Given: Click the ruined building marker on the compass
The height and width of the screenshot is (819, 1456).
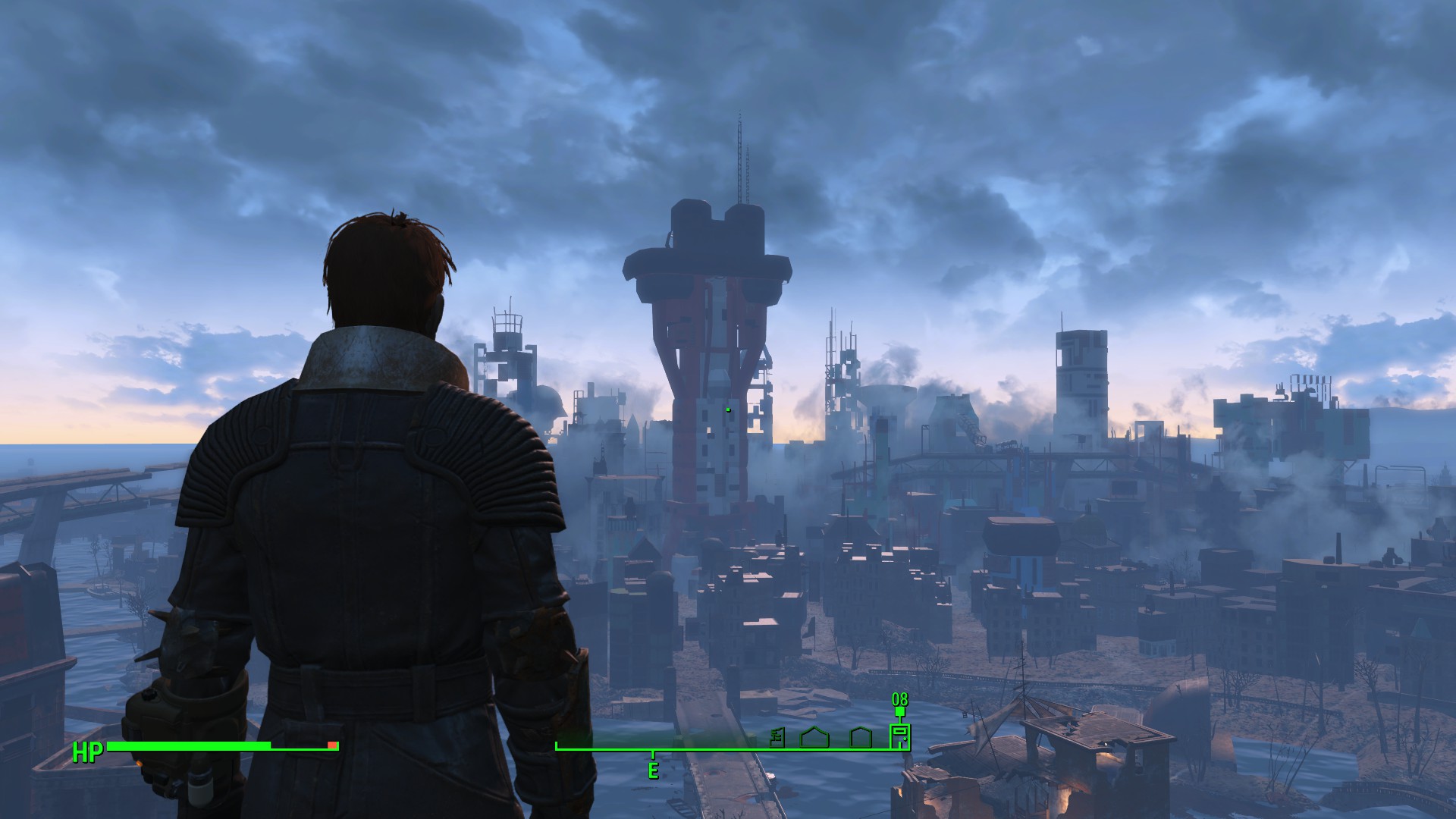Looking at the screenshot, I should click(x=777, y=737).
